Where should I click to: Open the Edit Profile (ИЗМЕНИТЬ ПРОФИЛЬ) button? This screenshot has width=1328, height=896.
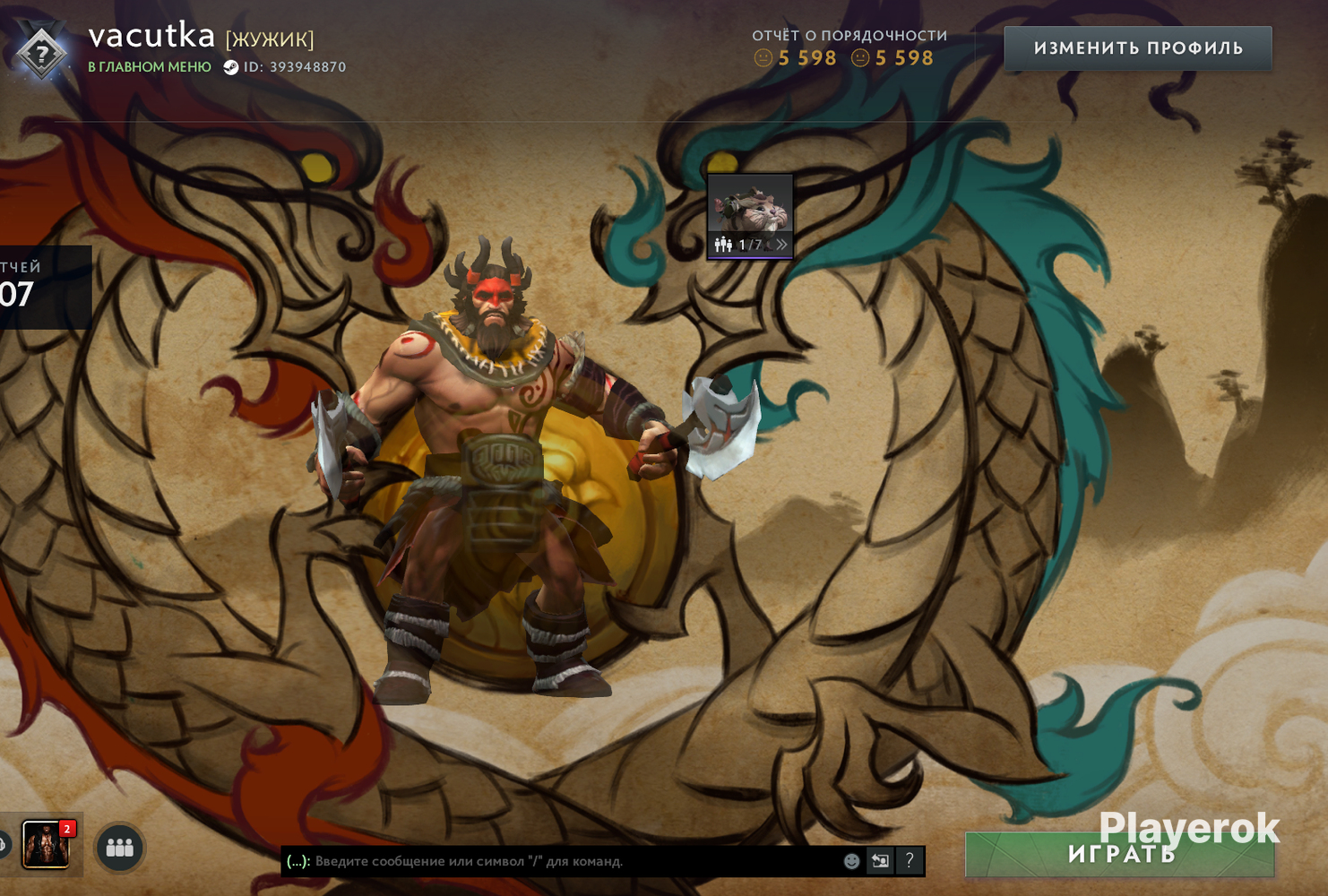[x=1137, y=48]
